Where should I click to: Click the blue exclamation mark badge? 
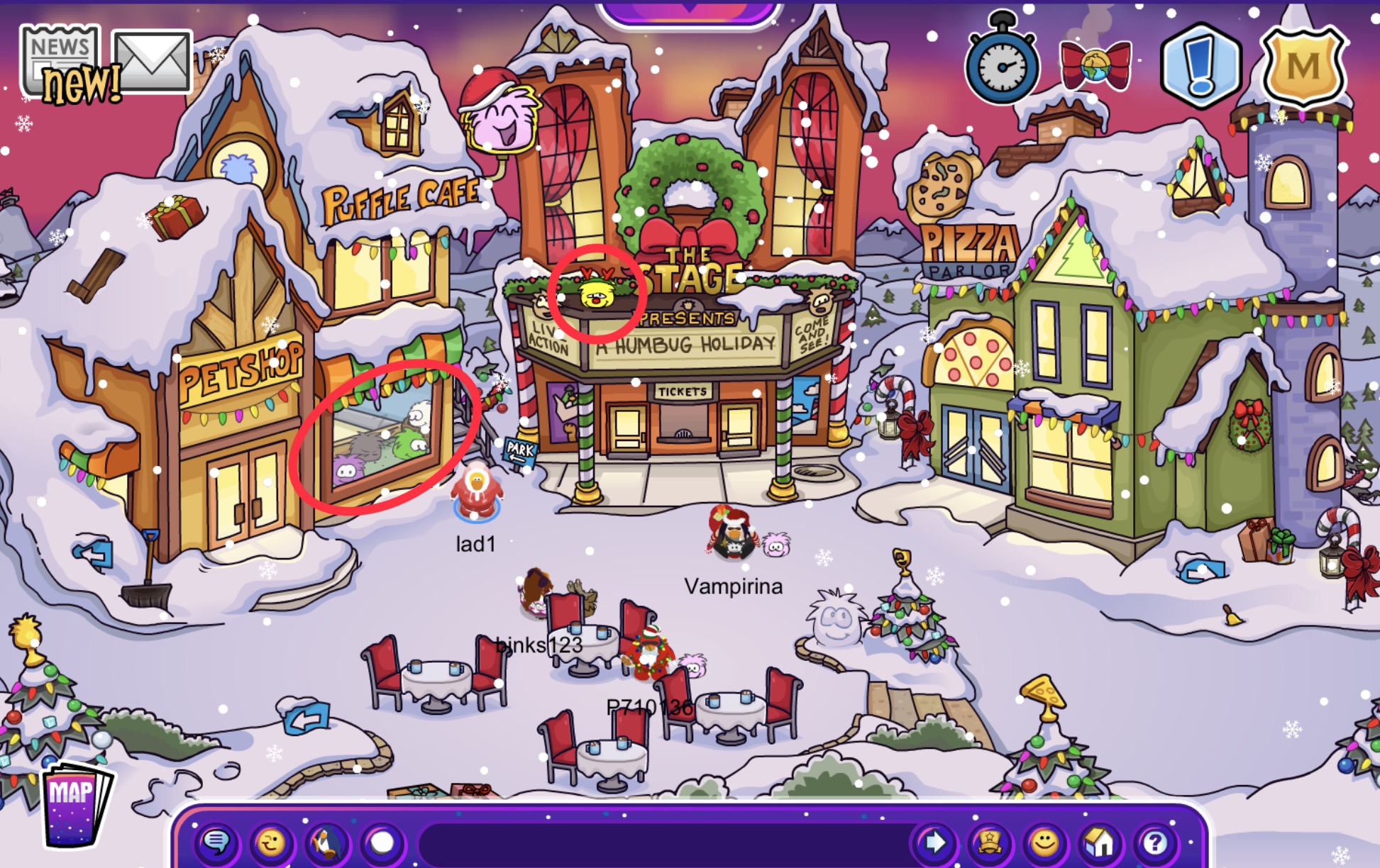point(1199,65)
